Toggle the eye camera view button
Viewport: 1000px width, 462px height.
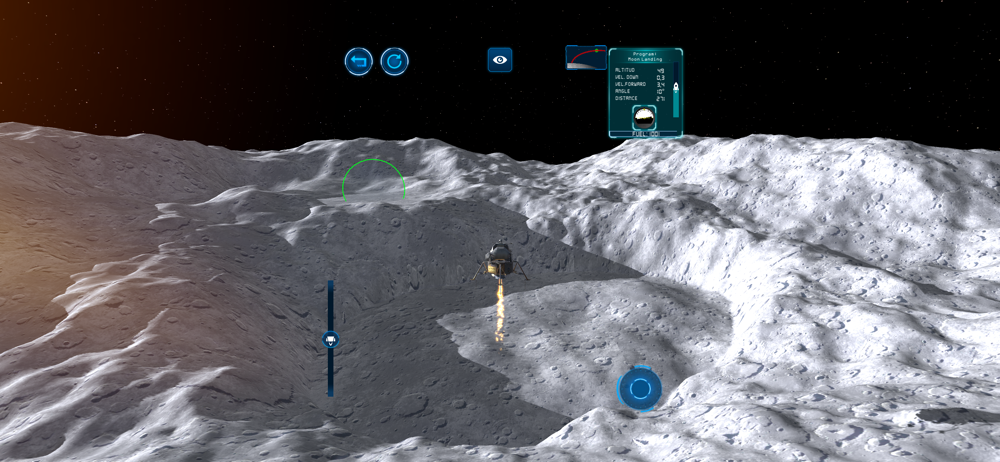pos(500,60)
